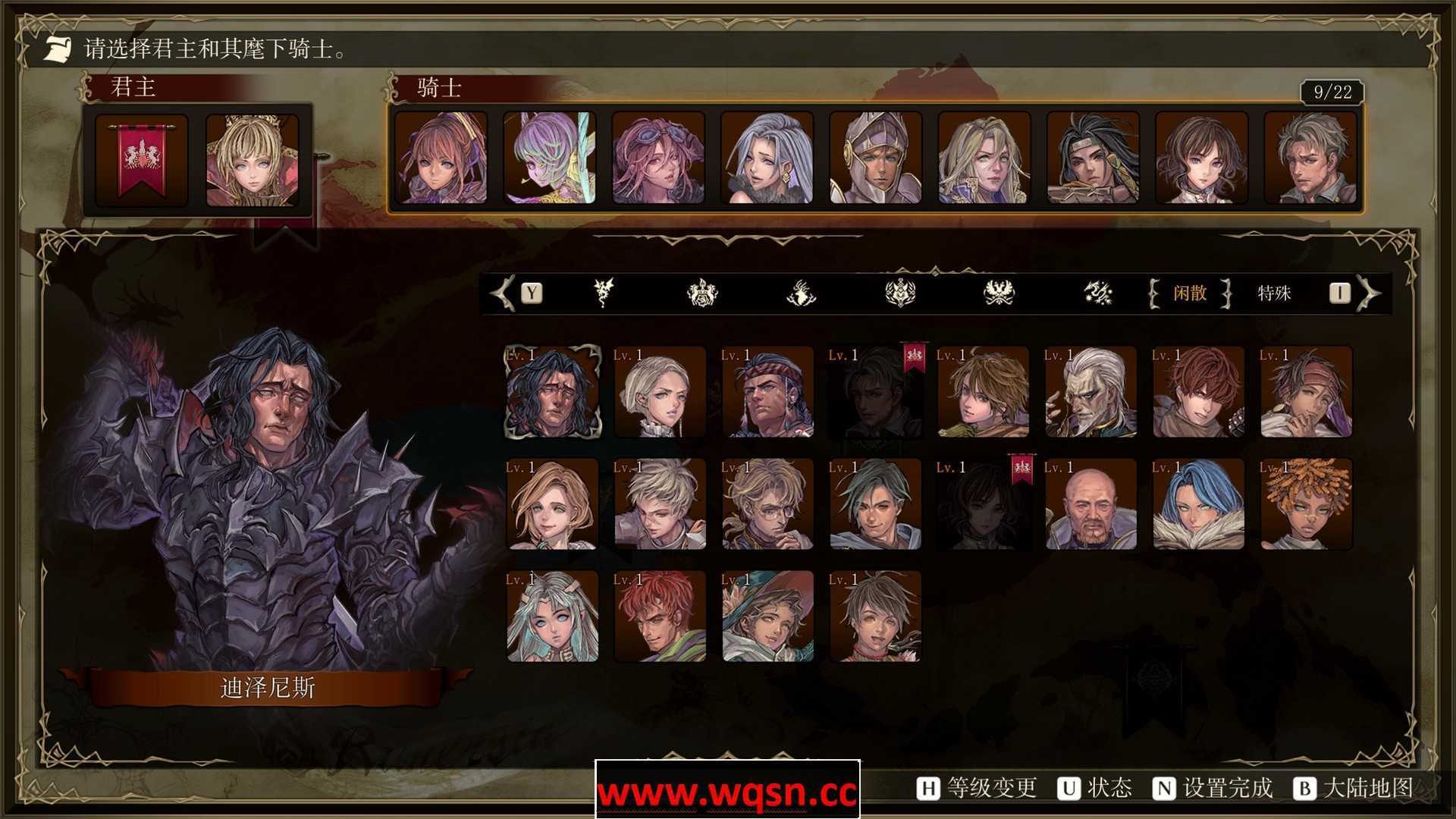Select the phoenix crest faction filter
1456x819 pixels.
pos(999,294)
